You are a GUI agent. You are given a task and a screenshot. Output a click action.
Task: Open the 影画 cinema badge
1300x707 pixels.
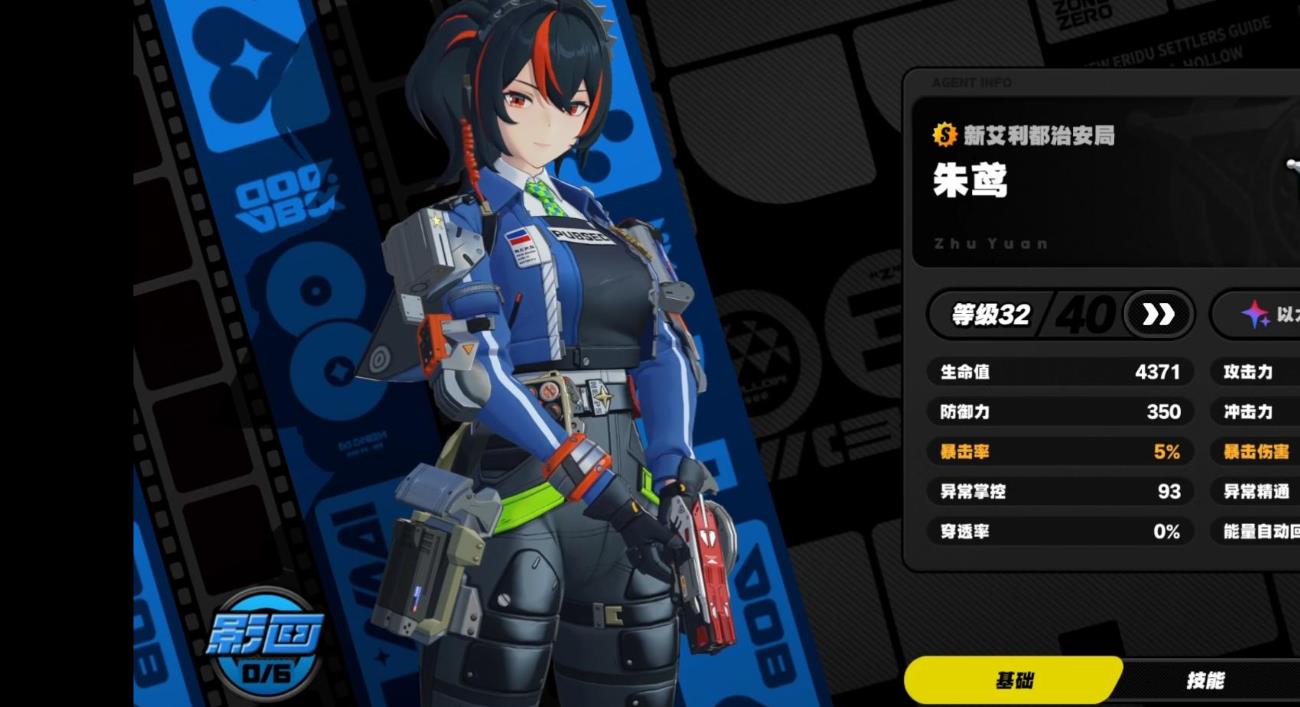(x=264, y=643)
